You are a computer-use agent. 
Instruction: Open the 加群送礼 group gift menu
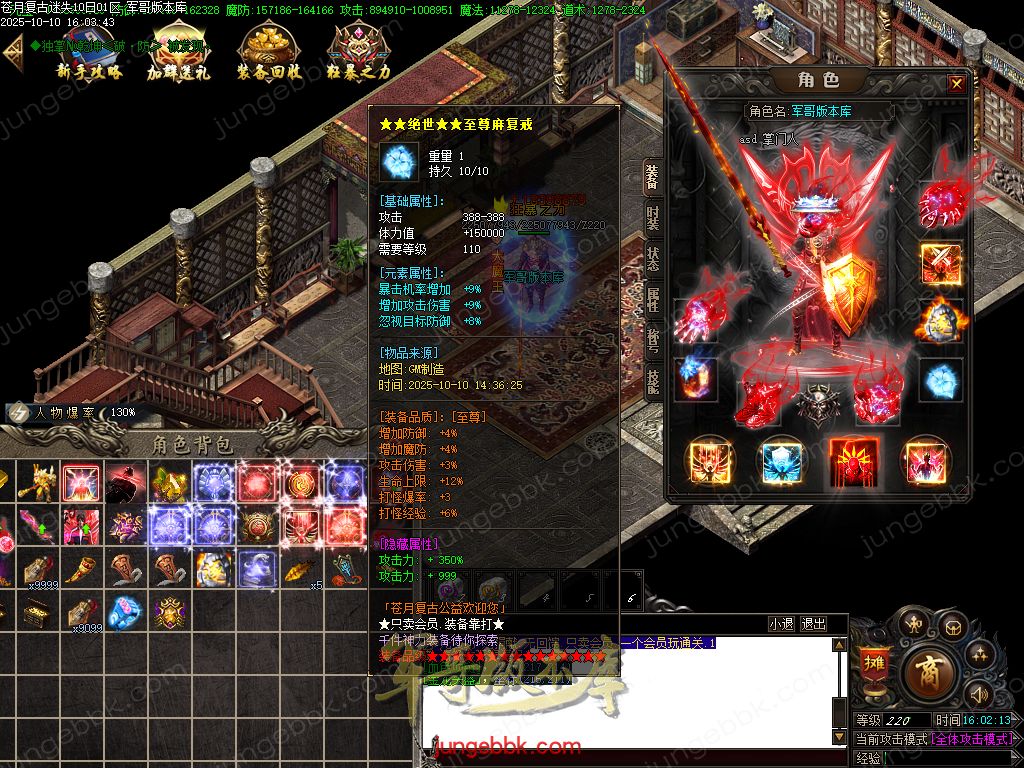pyautogui.click(x=178, y=54)
